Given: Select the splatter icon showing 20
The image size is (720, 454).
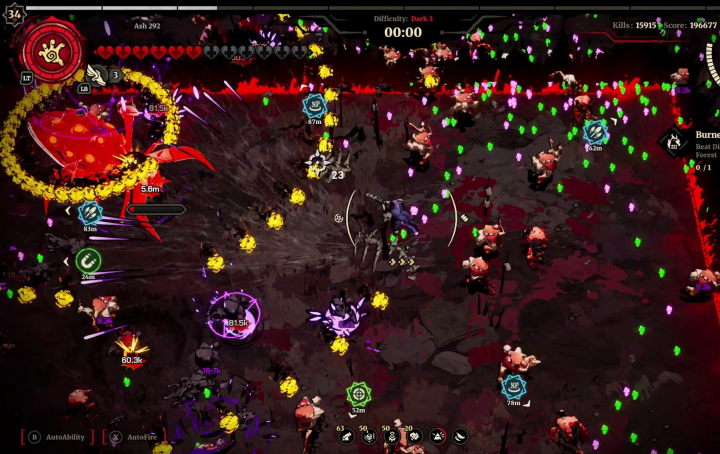Looking at the screenshot, I should point(414,436).
